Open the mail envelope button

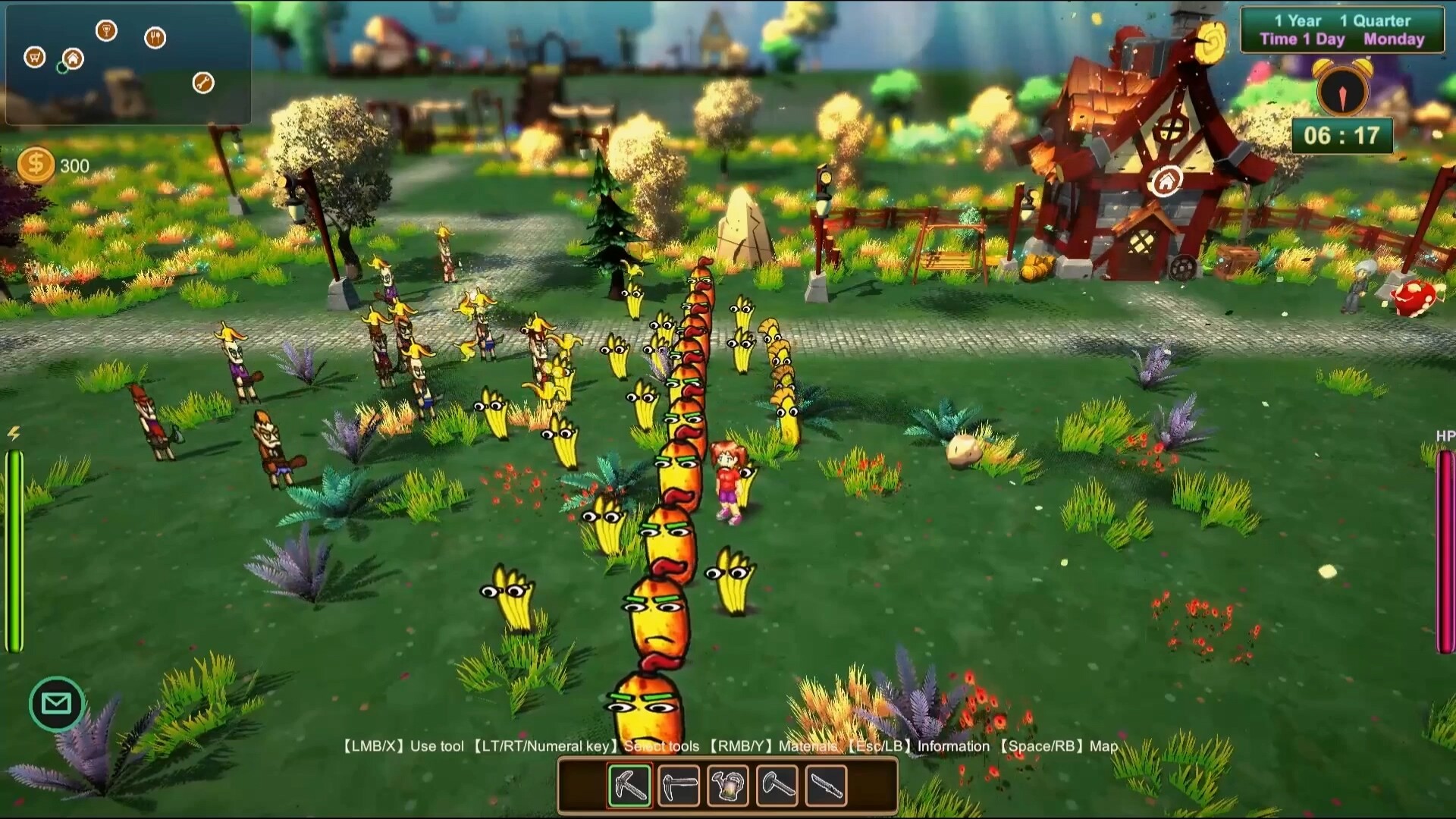pyautogui.click(x=56, y=704)
